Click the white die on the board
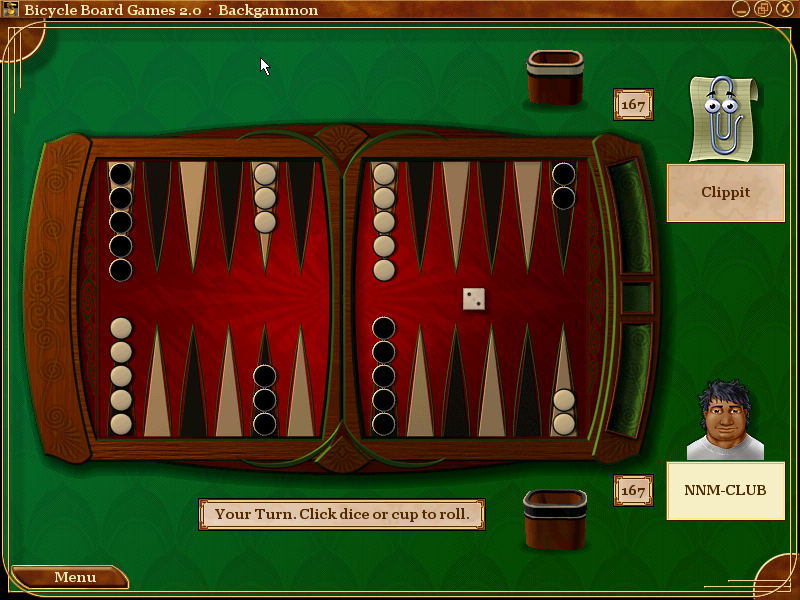Screen dimensions: 800x600 point(474,298)
